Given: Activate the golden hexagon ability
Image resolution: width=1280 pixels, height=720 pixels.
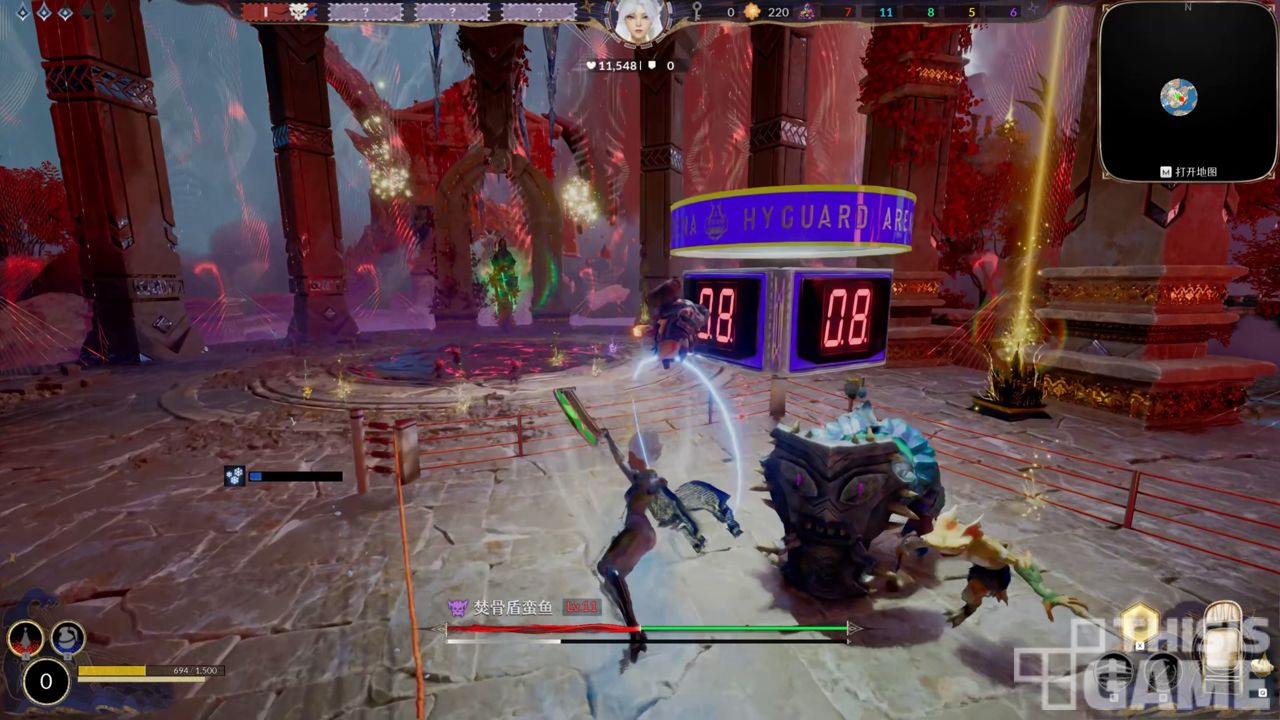Looking at the screenshot, I should coord(1138,624).
